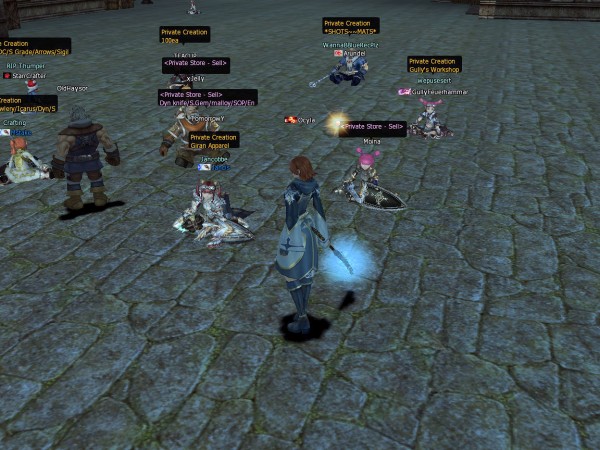Open the "*SHOTS~~MATS*" Private Creation sign

(350, 26)
